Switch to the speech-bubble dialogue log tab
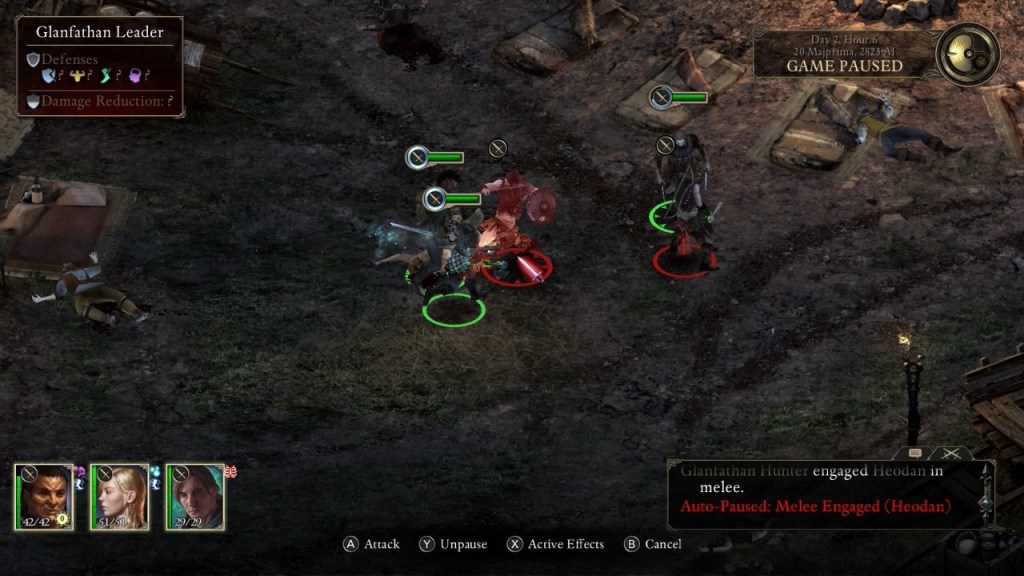1024x576 pixels. coord(916,454)
